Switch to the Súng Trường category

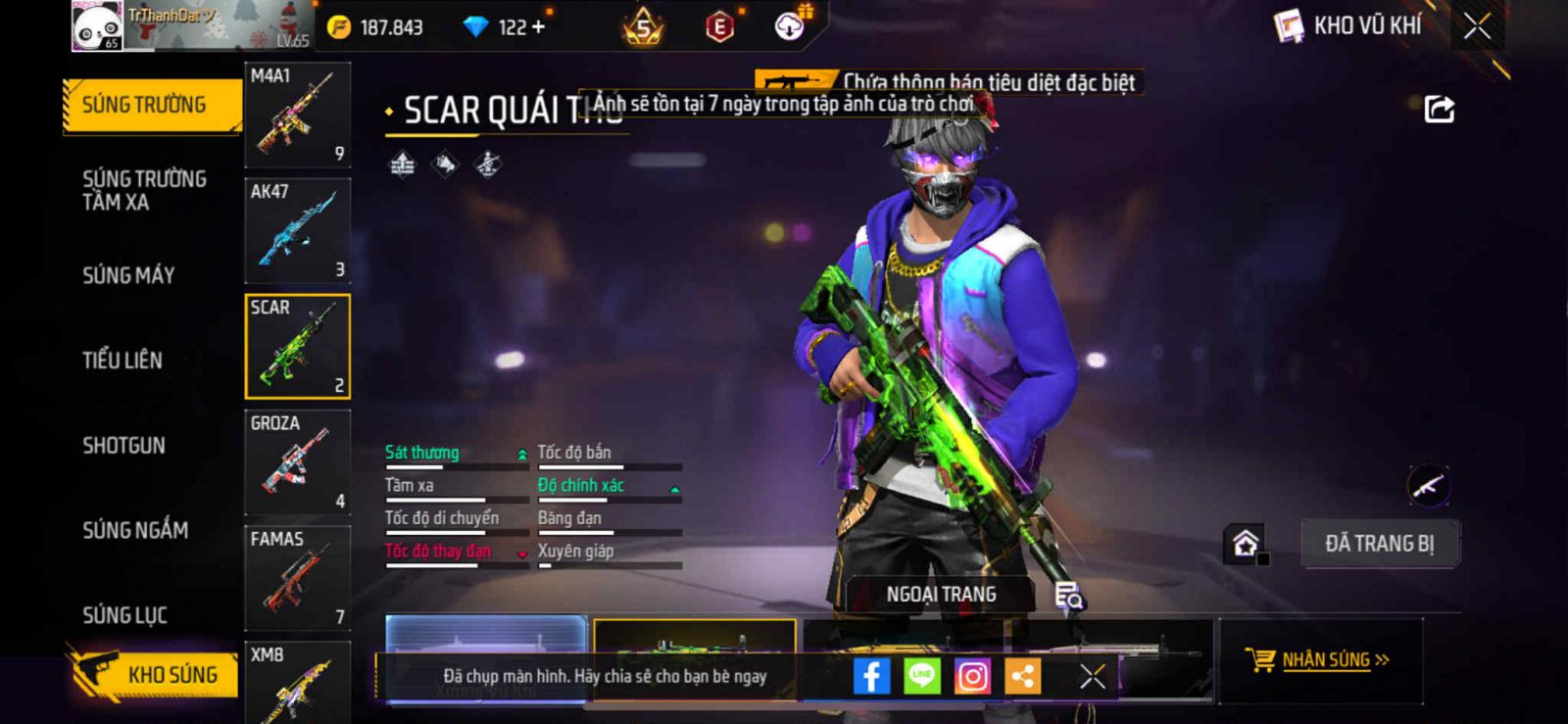click(x=144, y=105)
